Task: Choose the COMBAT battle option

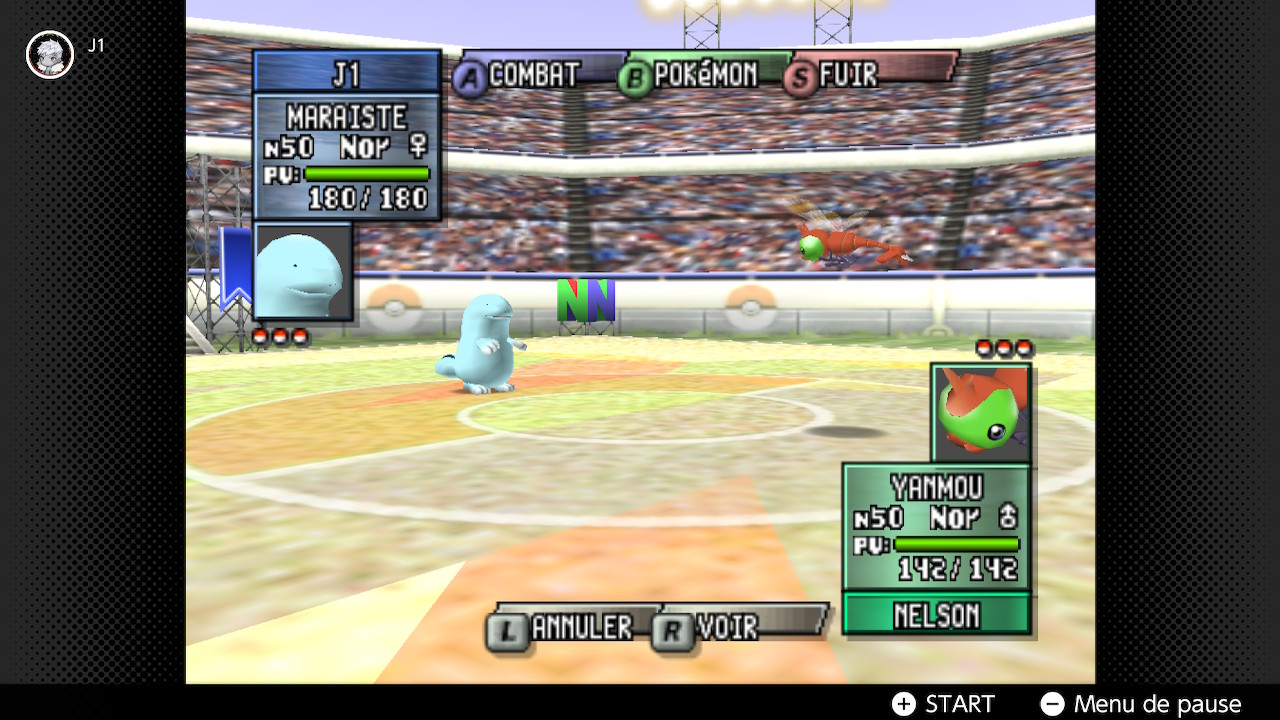Action: coord(520,75)
